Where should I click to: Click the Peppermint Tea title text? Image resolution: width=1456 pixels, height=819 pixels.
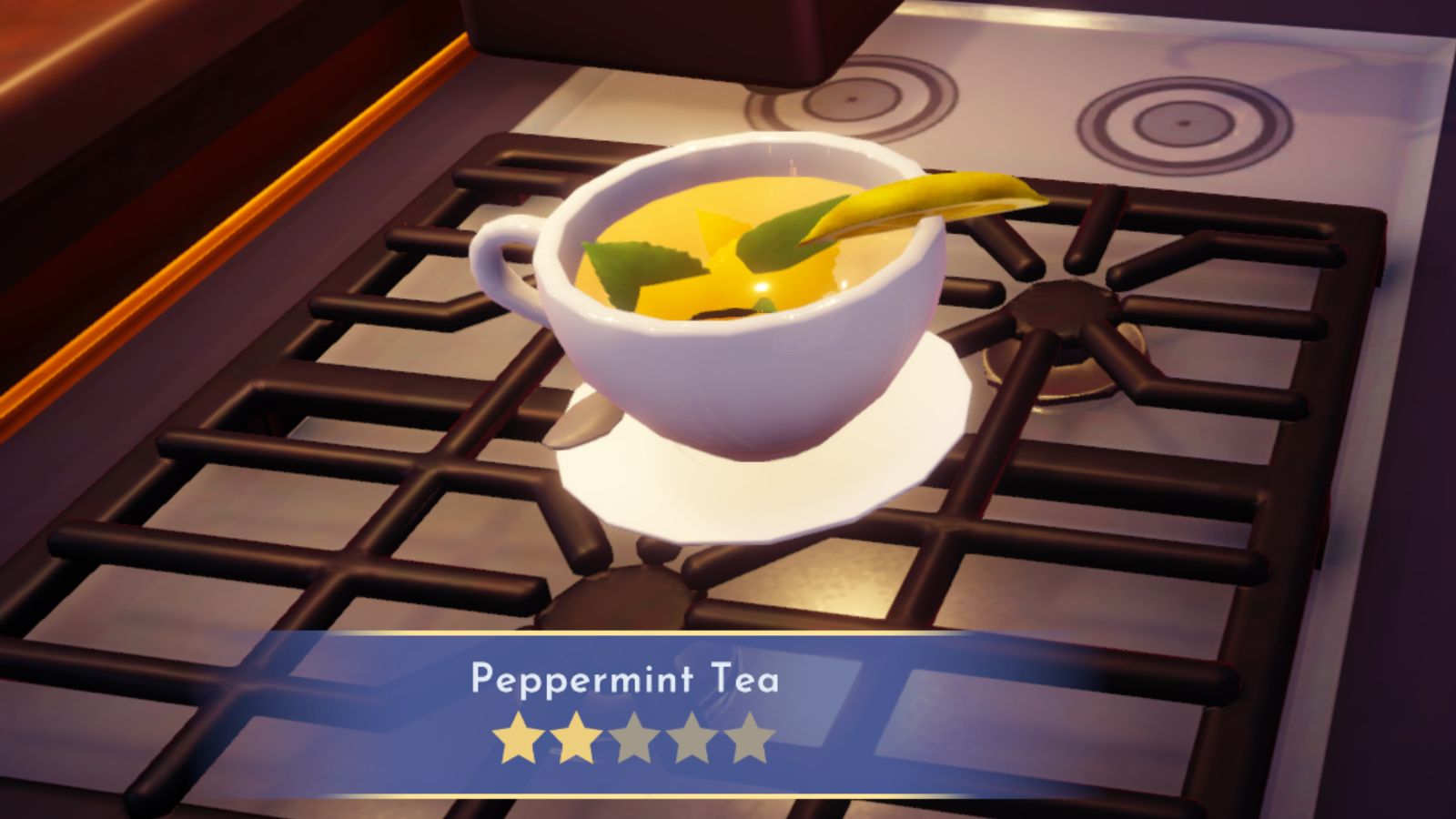628,680
